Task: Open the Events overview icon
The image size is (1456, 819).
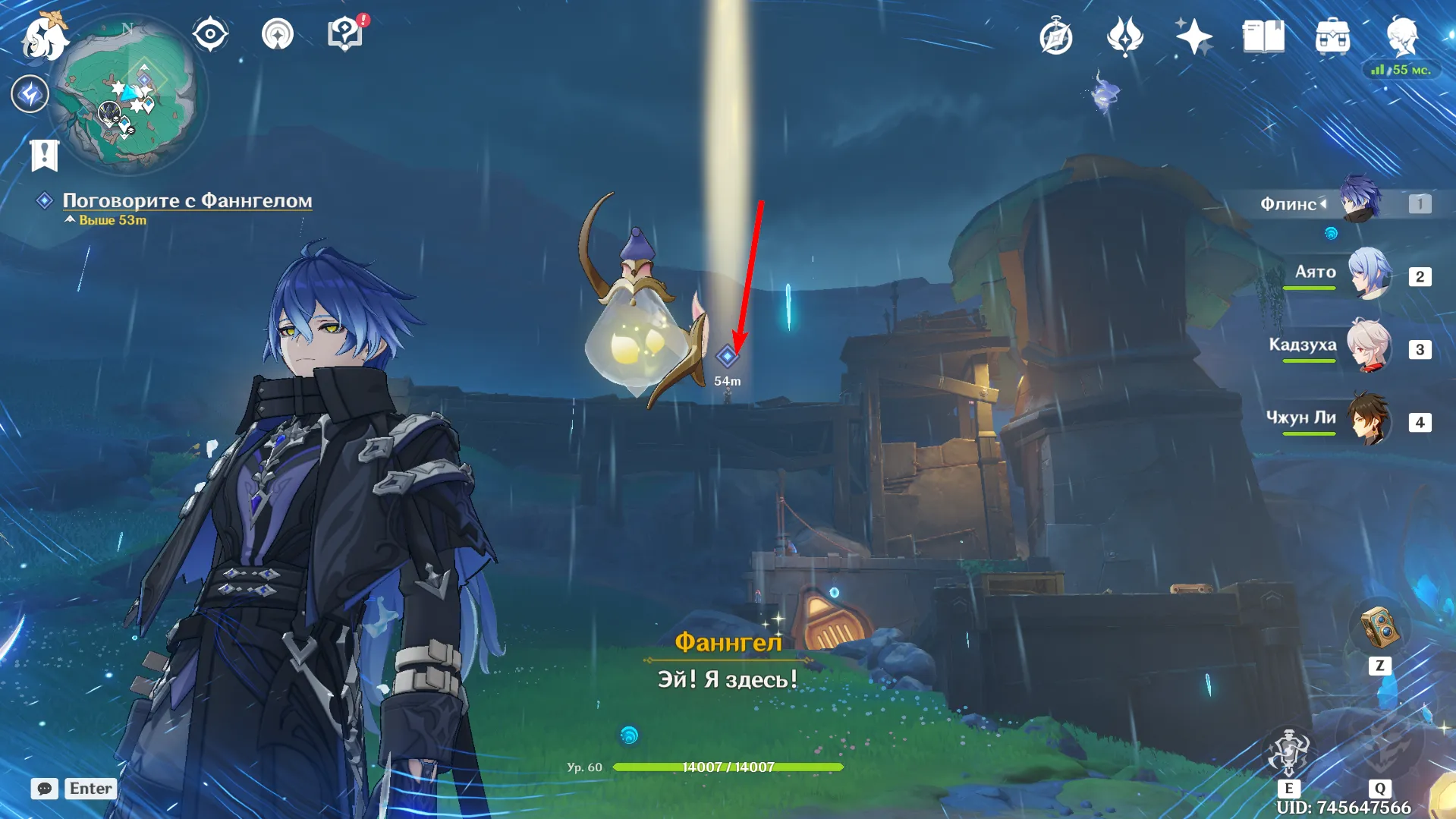Action: [1125, 33]
